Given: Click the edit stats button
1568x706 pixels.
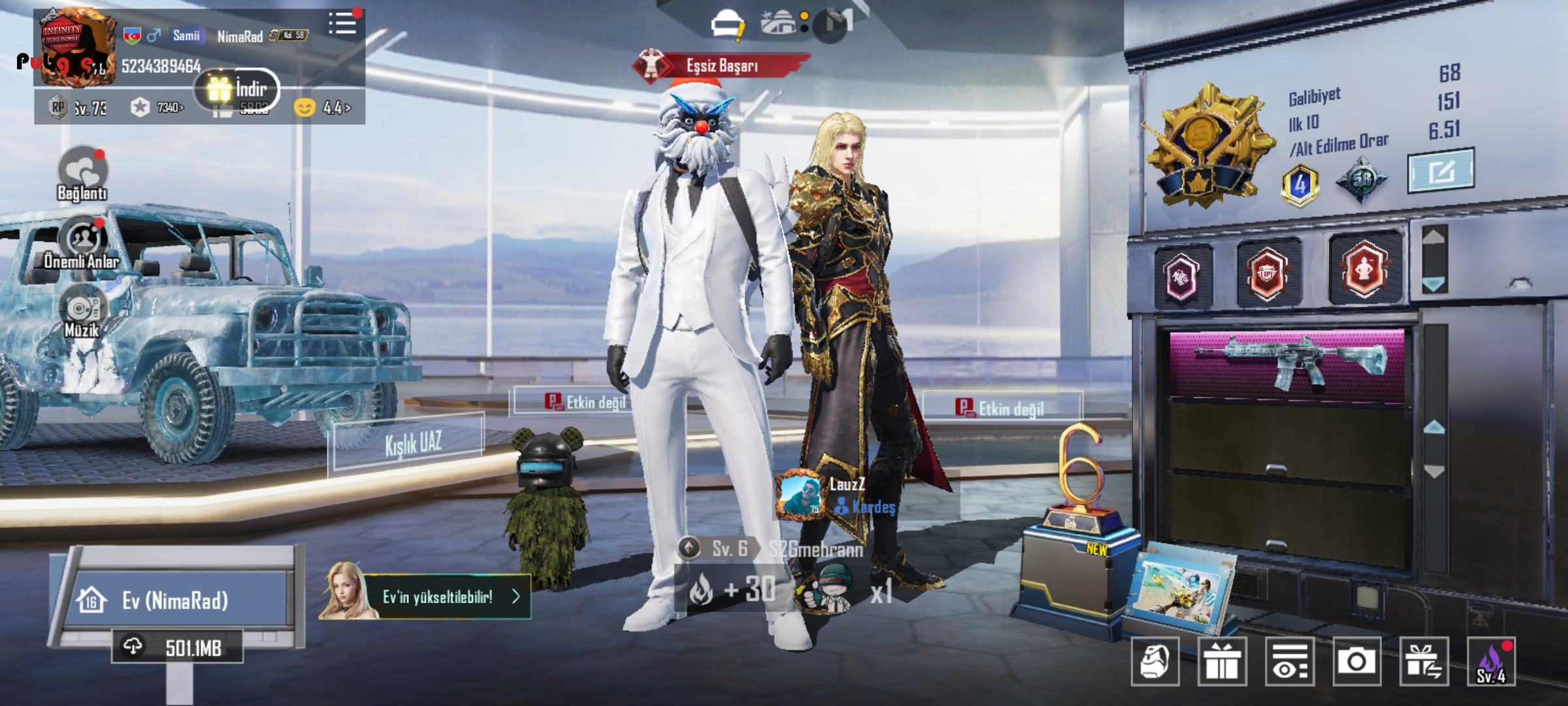Looking at the screenshot, I should (x=1441, y=171).
